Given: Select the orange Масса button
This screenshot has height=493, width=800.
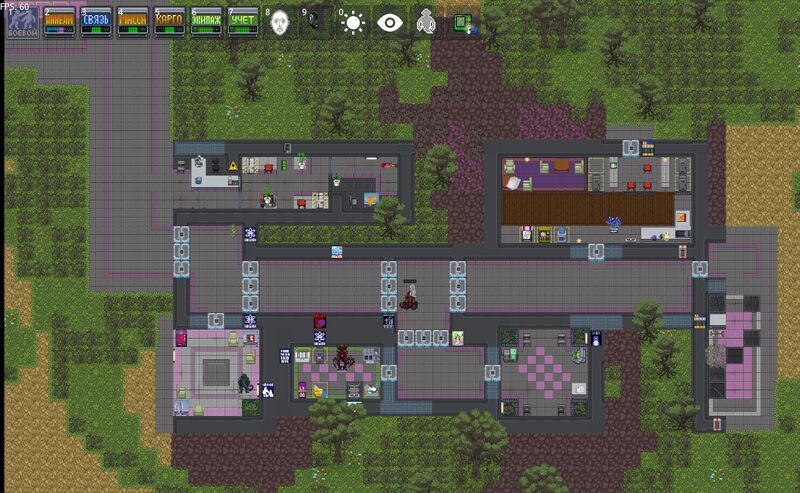Looking at the screenshot, I should click(x=134, y=22).
